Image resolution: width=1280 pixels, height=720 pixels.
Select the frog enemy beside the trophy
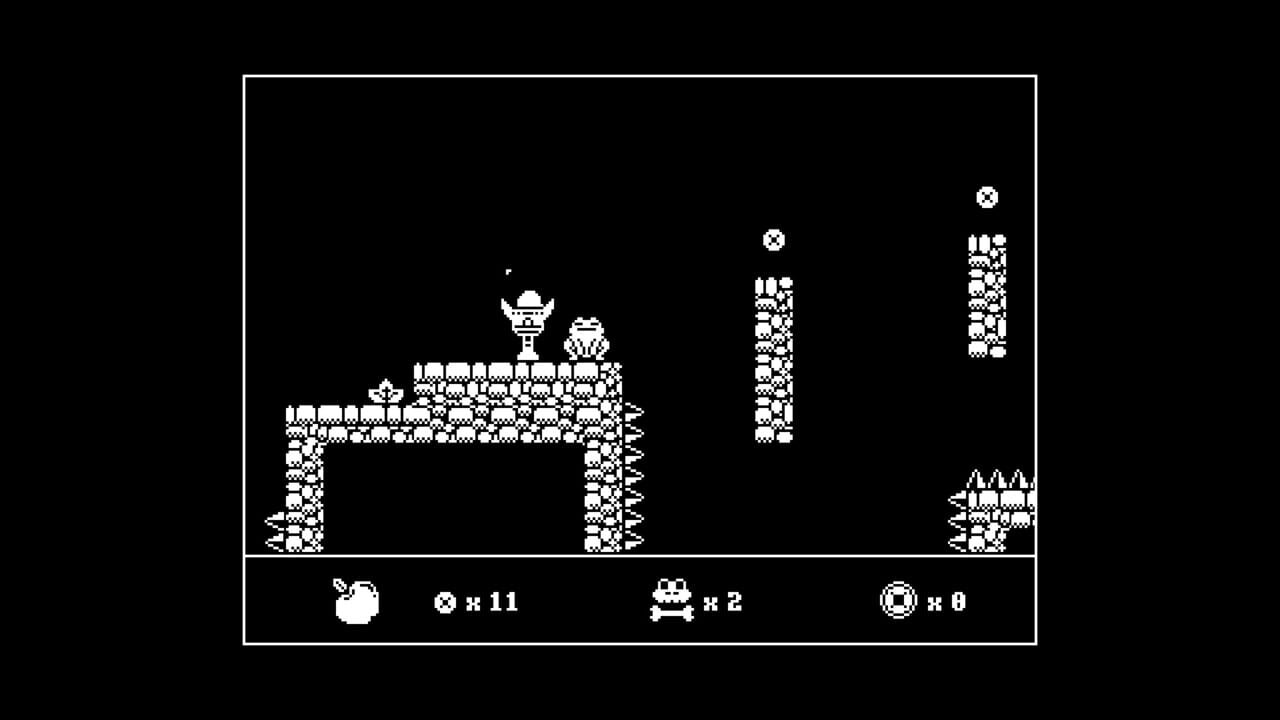coord(588,336)
